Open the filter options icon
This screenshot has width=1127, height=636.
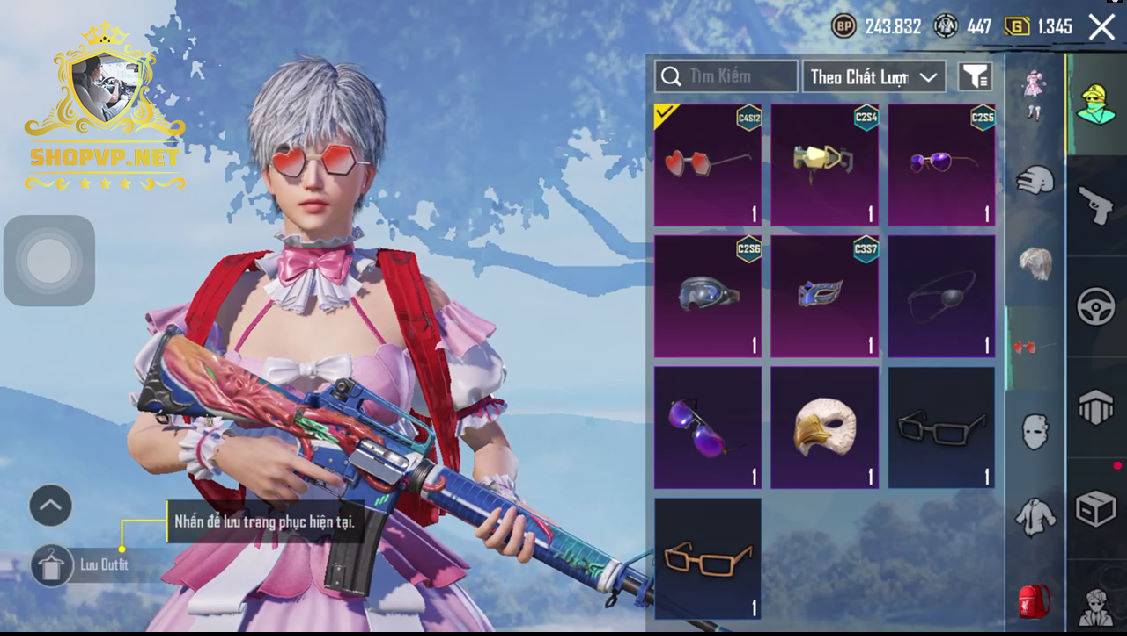point(975,76)
